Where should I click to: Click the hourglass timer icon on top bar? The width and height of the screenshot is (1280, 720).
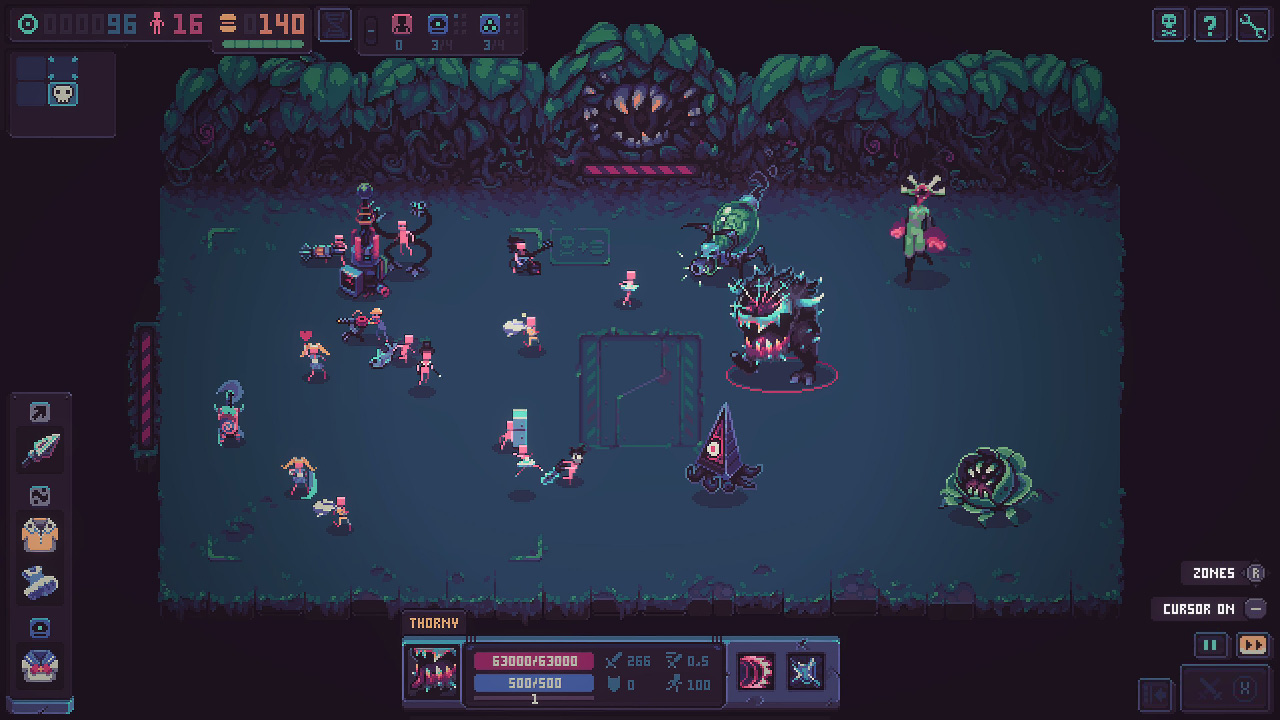[334, 24]
